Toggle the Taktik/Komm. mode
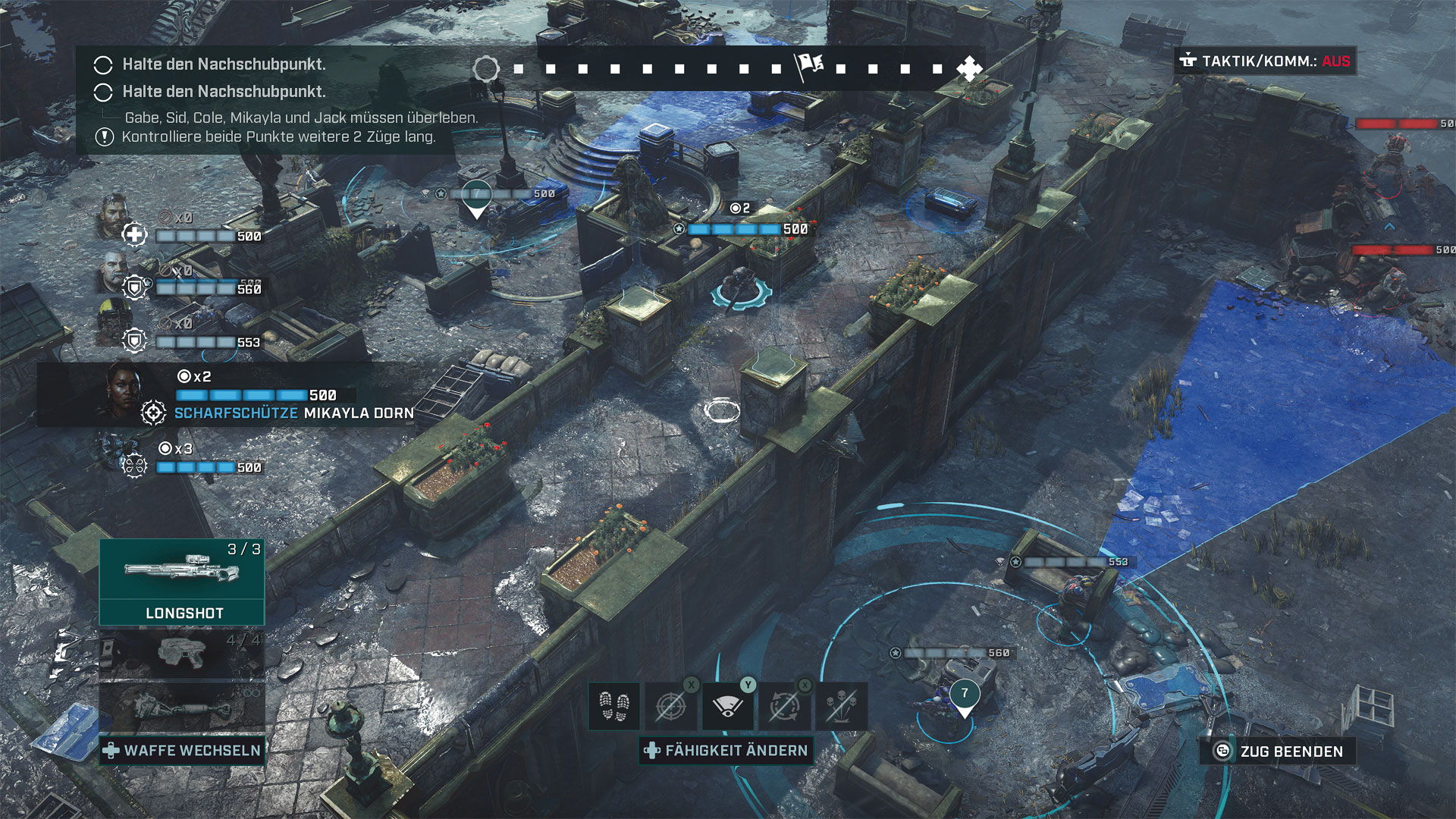Screen dimensions: 1456x819 point(1266,61)
